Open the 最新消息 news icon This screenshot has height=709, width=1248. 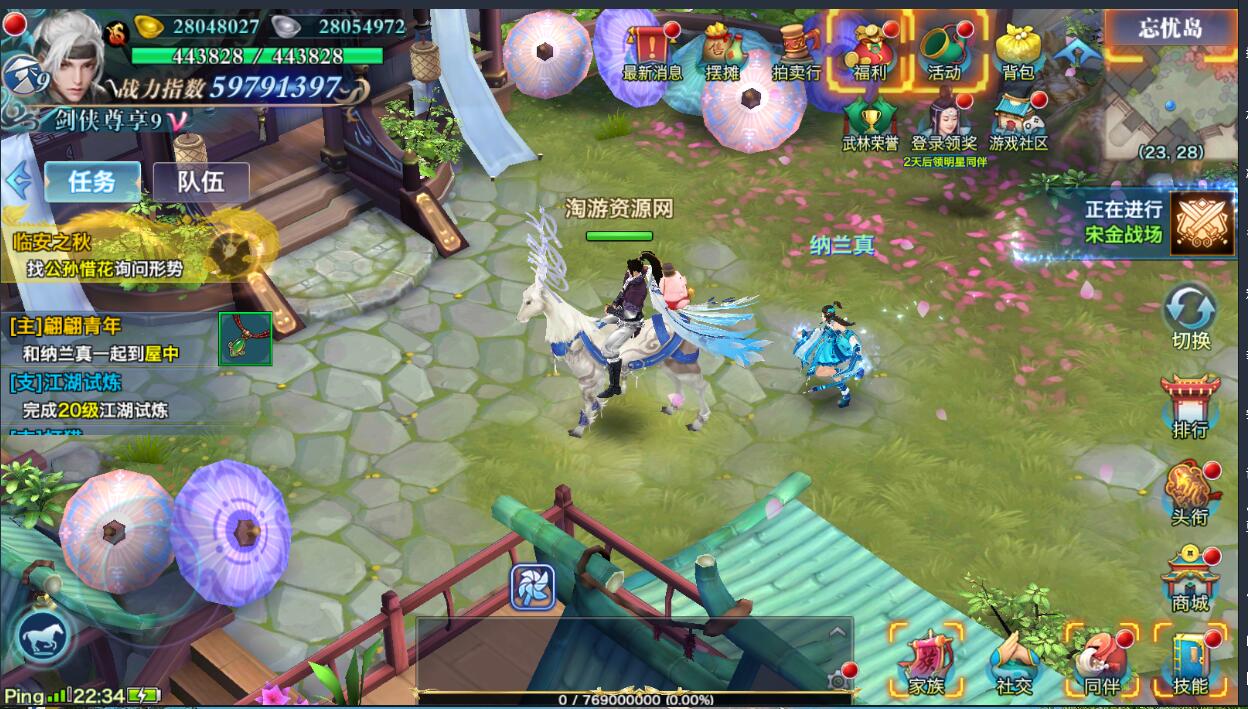coord(651,50)
